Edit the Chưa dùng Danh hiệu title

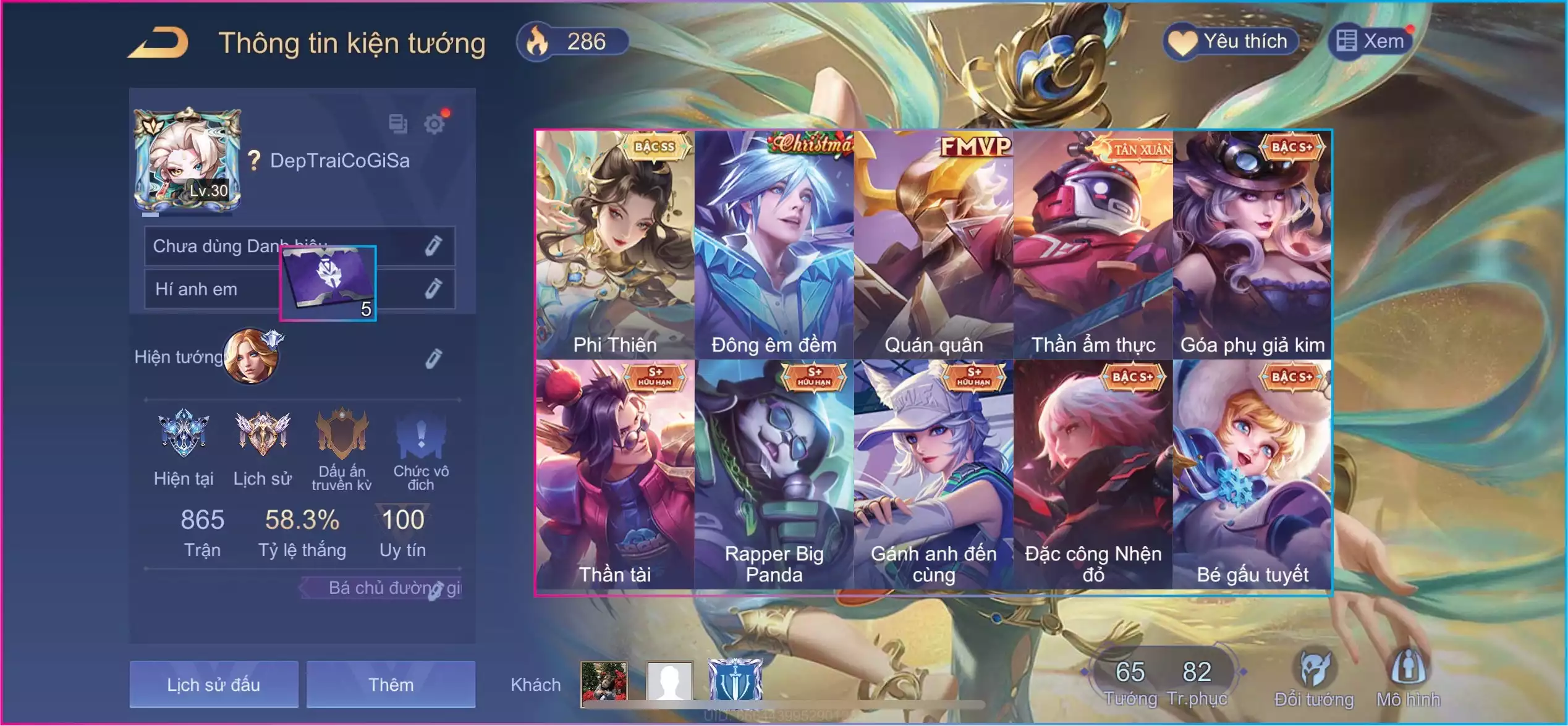pos(433,246)
